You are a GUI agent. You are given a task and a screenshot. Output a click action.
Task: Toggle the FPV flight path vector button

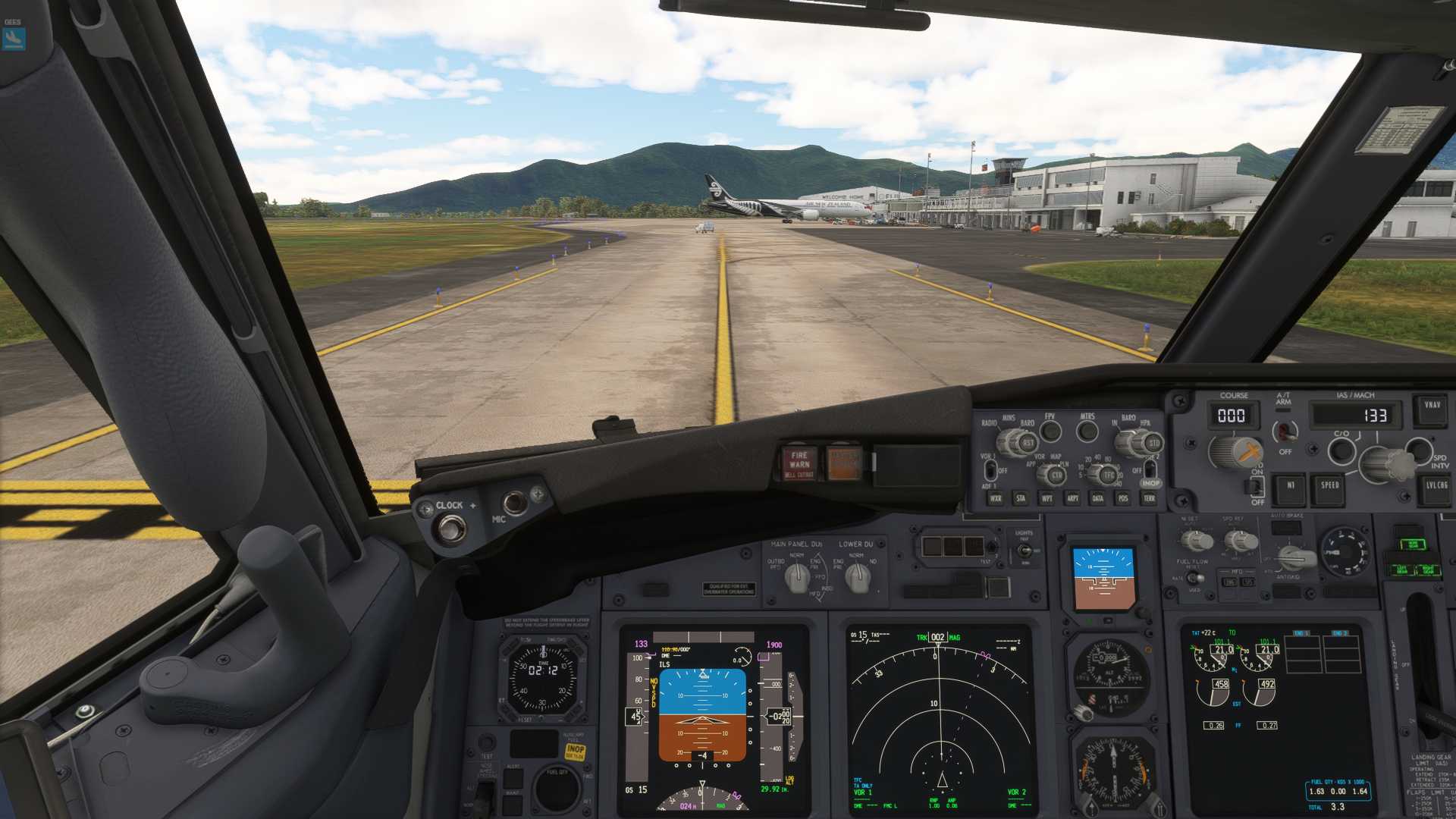[x=1050, y=431]
